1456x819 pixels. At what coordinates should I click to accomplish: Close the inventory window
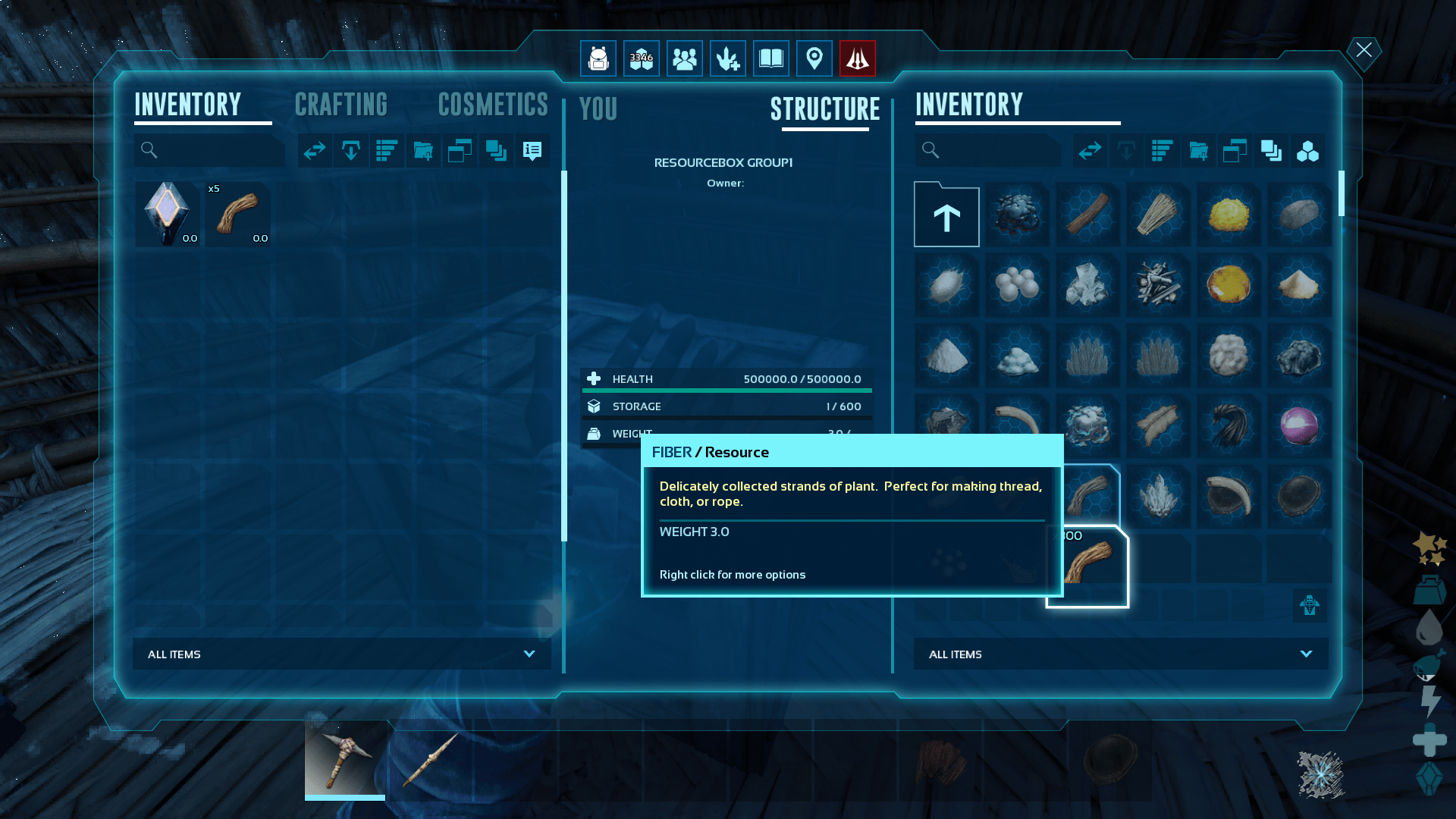[x=1363, y=51]
